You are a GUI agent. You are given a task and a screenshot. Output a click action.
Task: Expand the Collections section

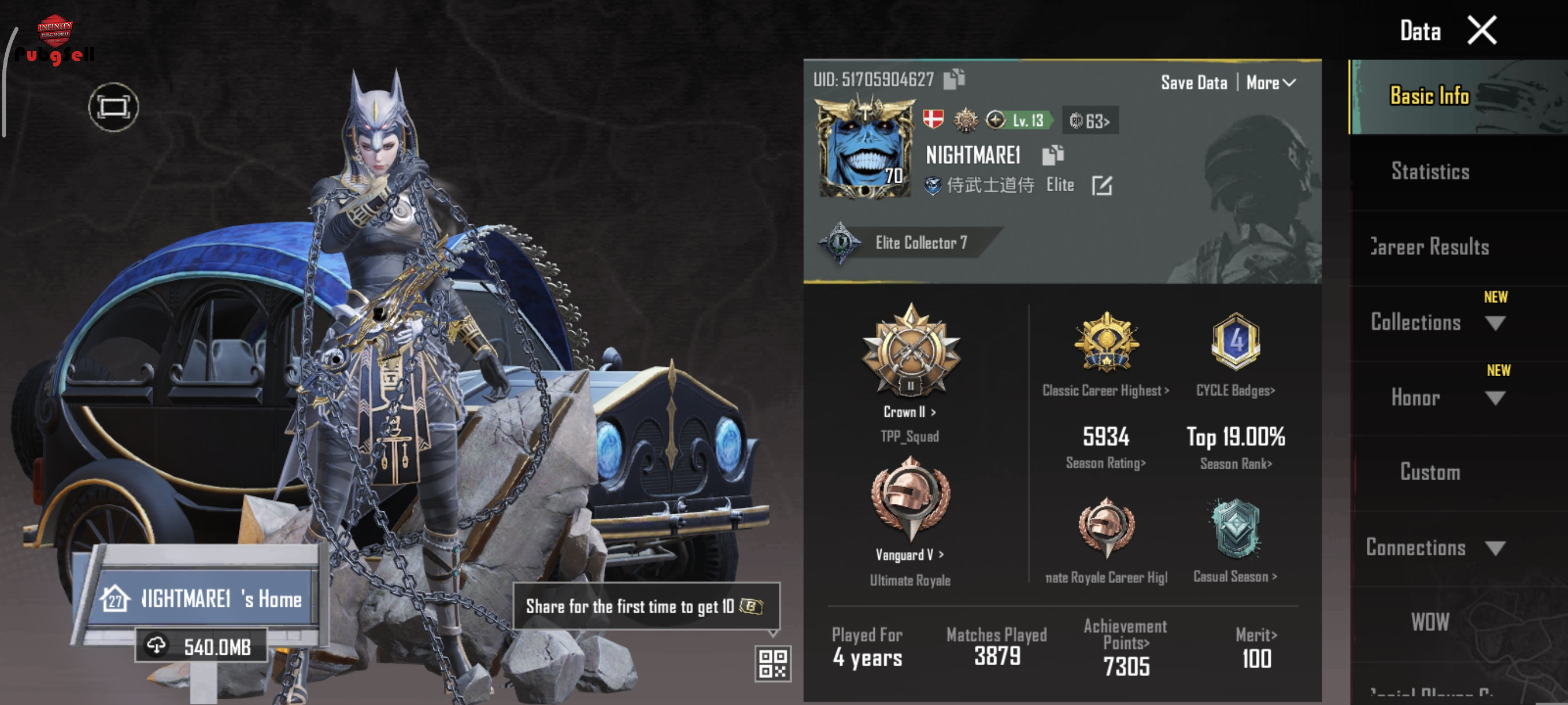(1495, 322)
